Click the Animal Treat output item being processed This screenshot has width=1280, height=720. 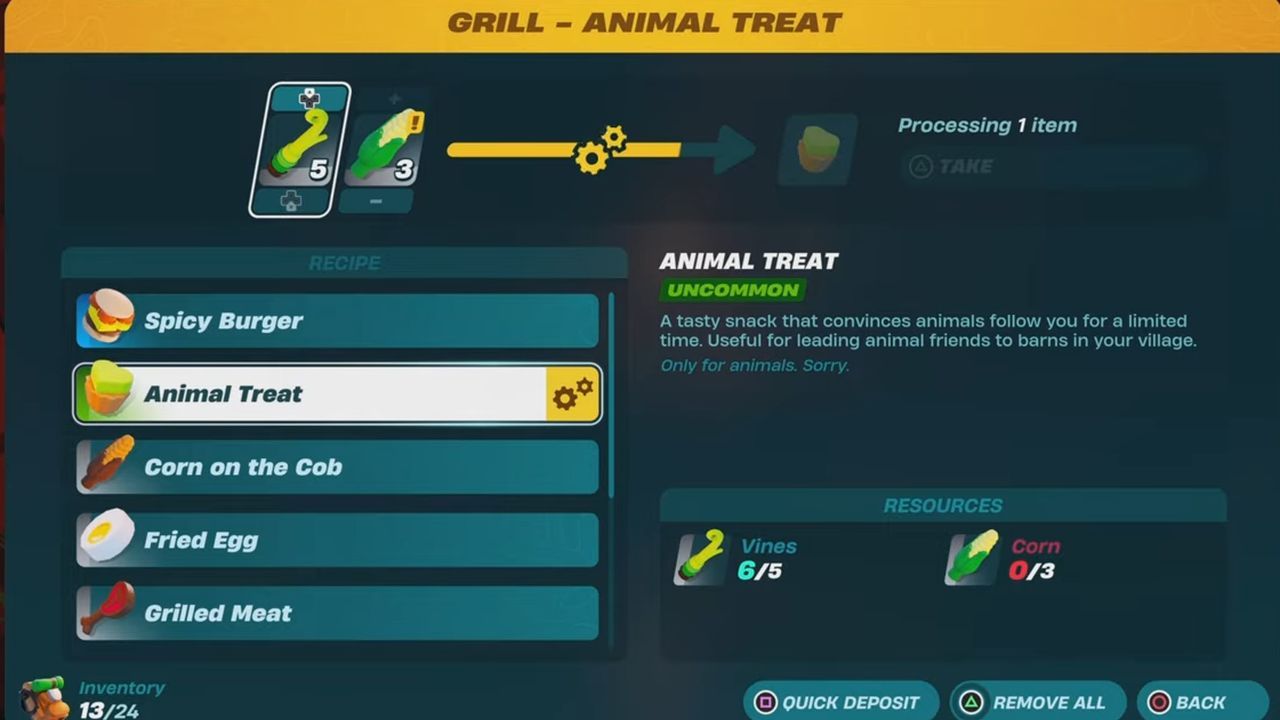point(817,151)
